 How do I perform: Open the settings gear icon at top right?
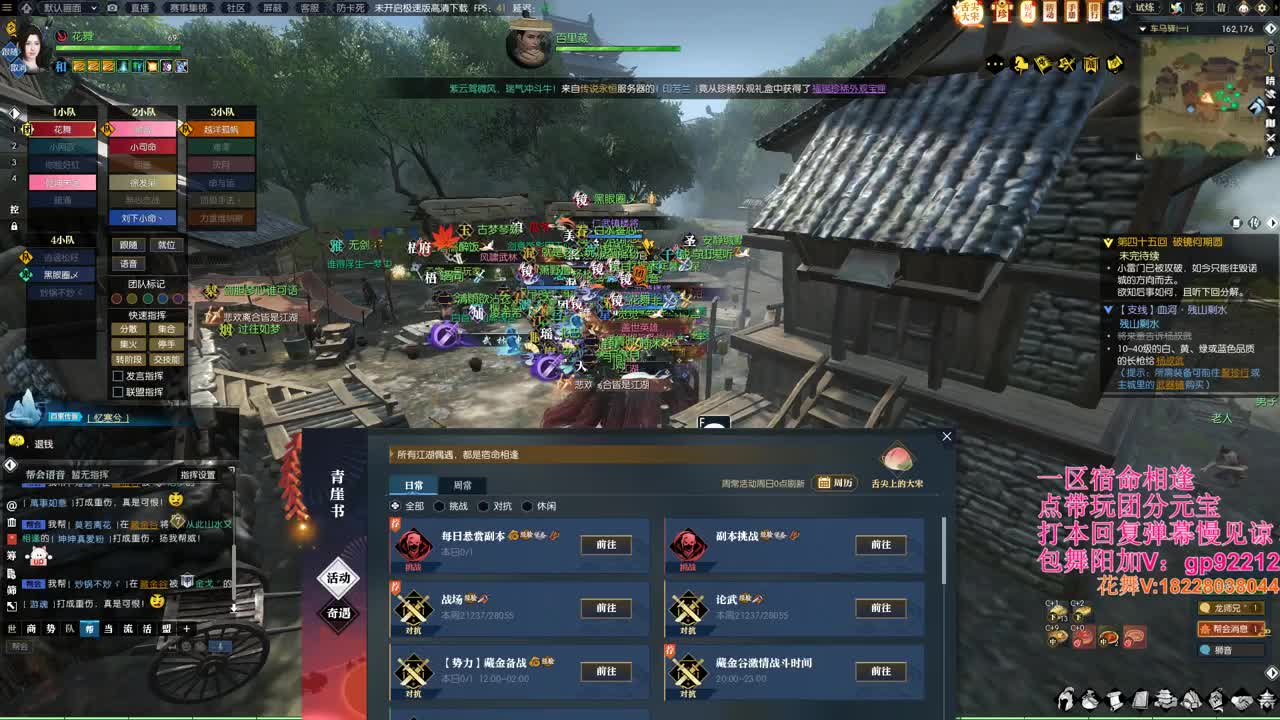[1263, 10]
